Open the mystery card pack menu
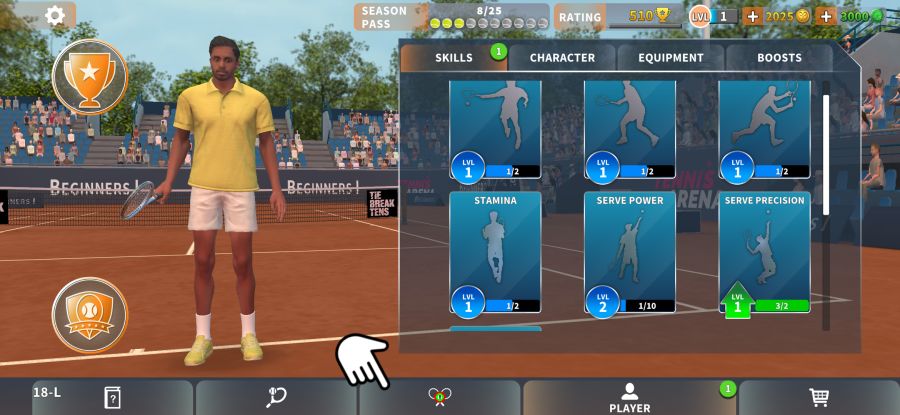Screen dimensions: 900x415 (112, 397)
